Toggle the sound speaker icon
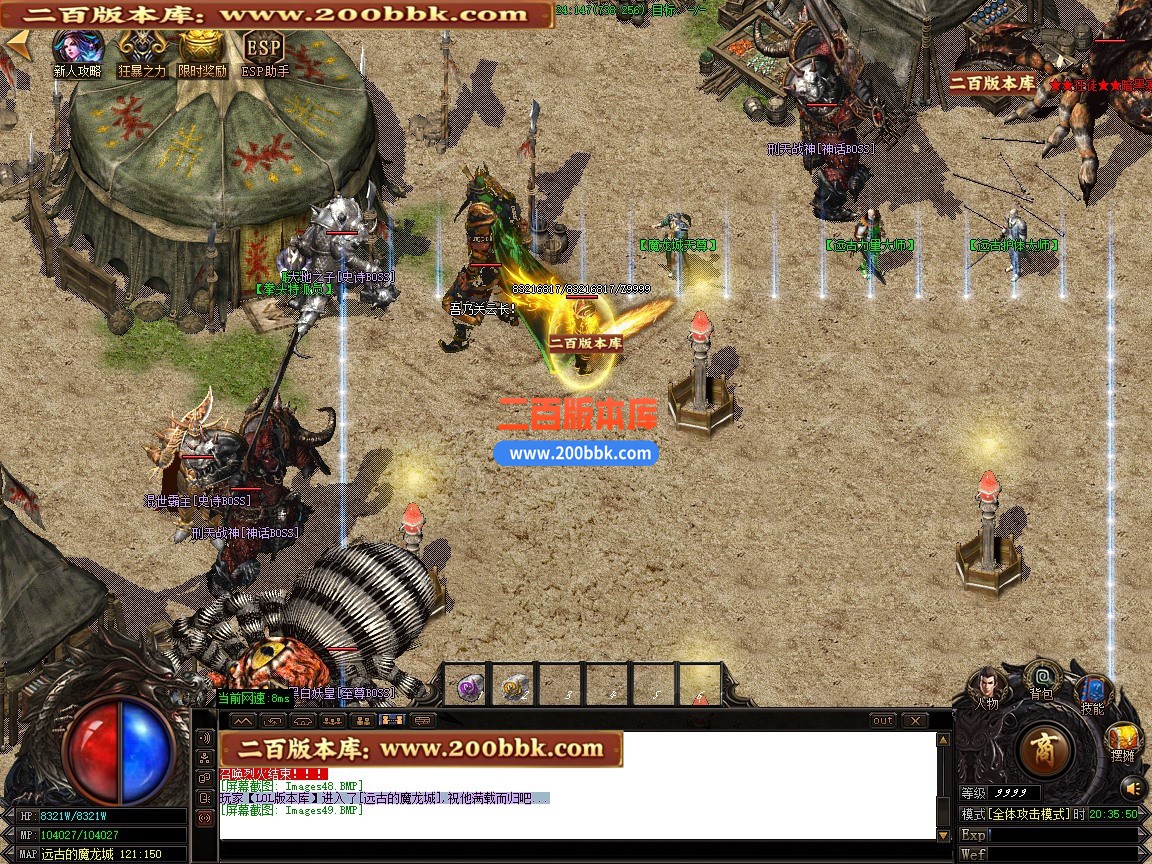 coord(1132,787)
